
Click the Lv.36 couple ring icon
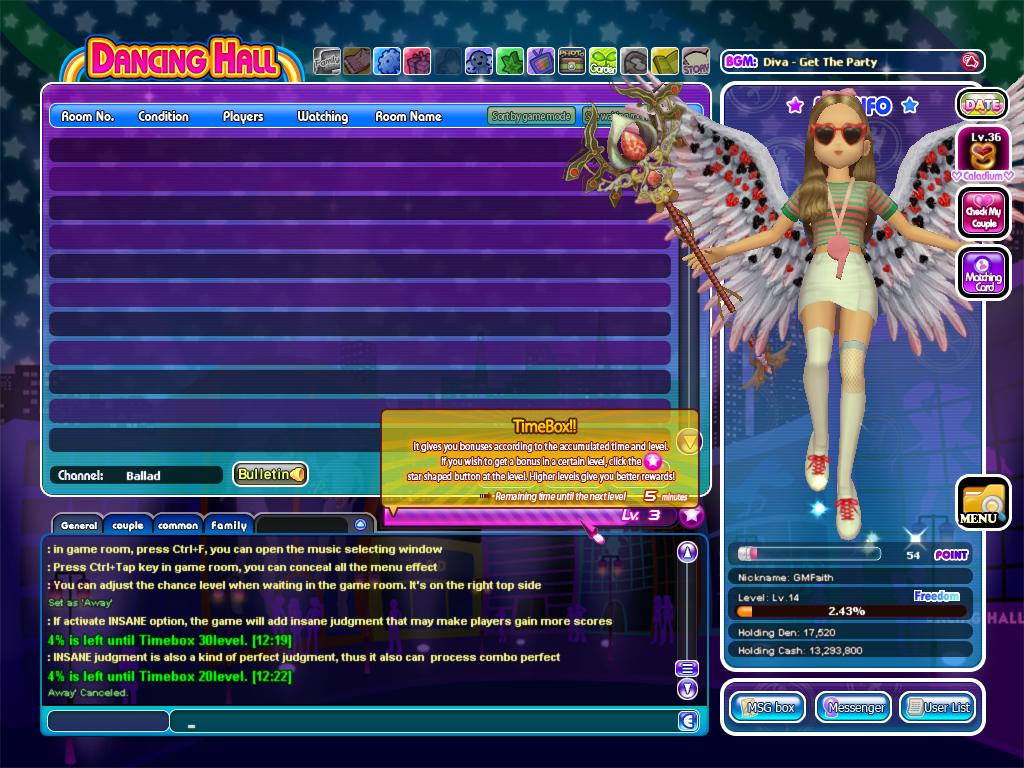pyautogui.click(x=984, y=152)
